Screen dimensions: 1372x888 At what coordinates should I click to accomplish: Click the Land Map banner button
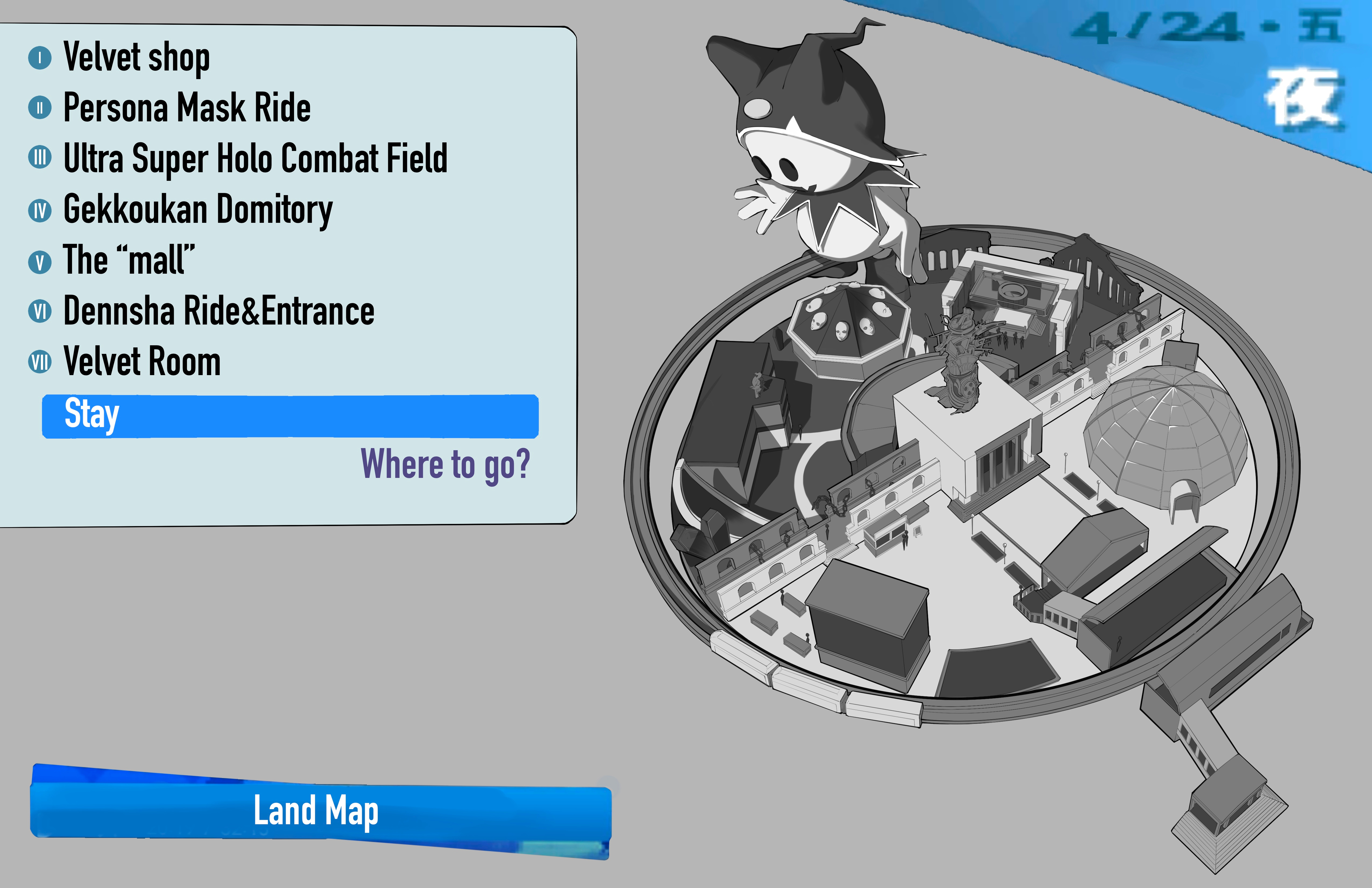(320, 811)
